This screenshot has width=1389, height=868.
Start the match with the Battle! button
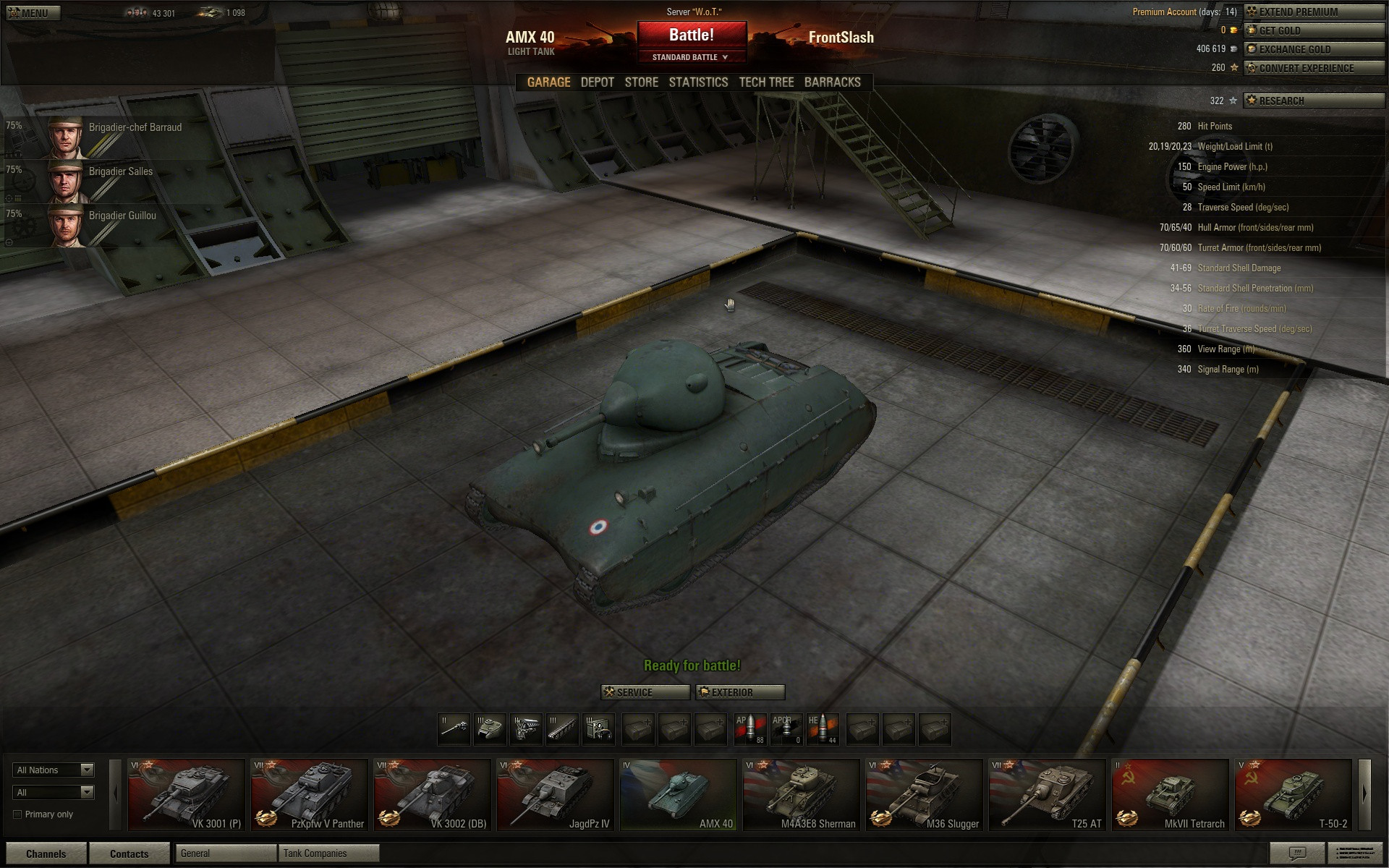[692, 35]
